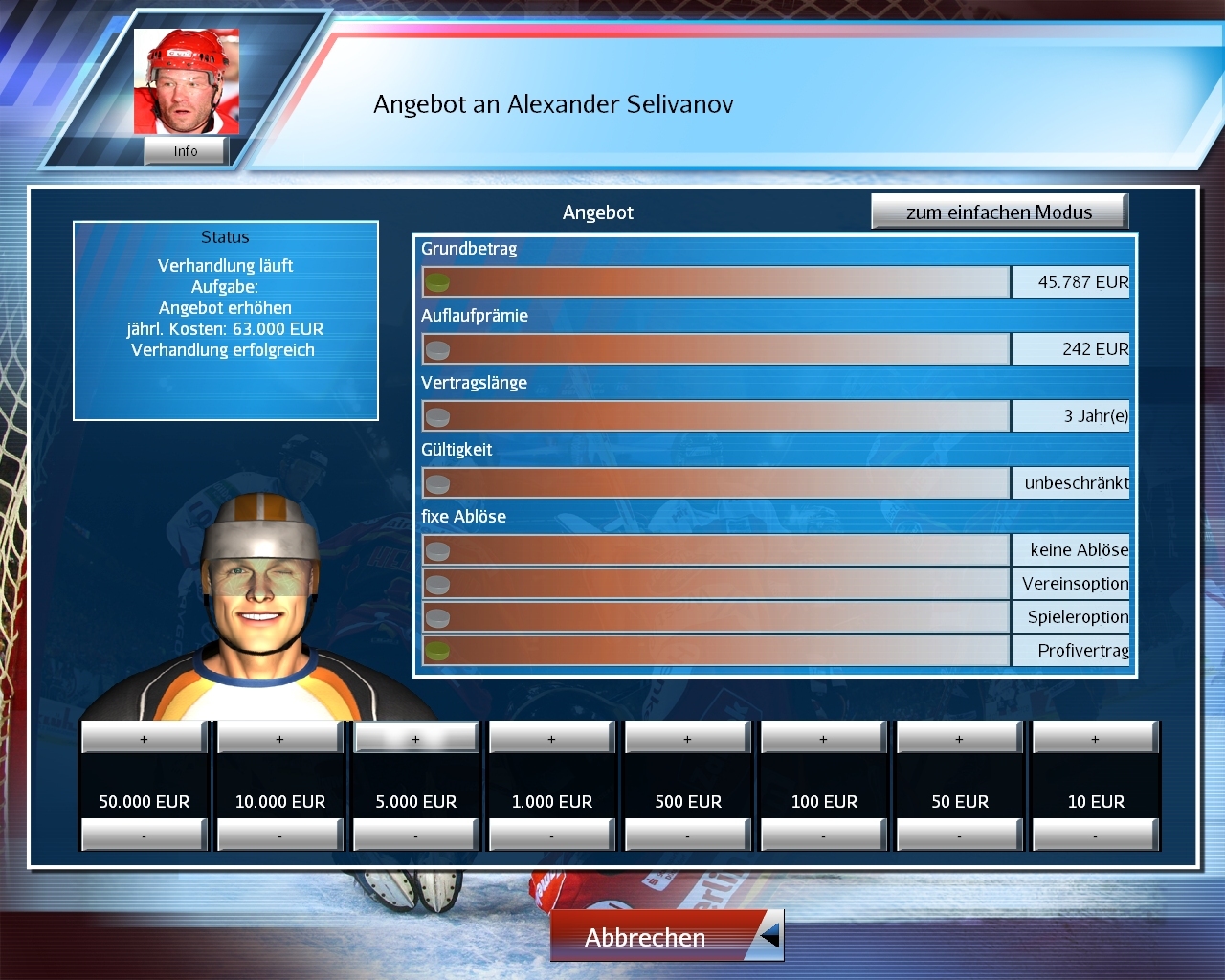Raise the offer by 1.000 EUR

click(x=552, y=739)
